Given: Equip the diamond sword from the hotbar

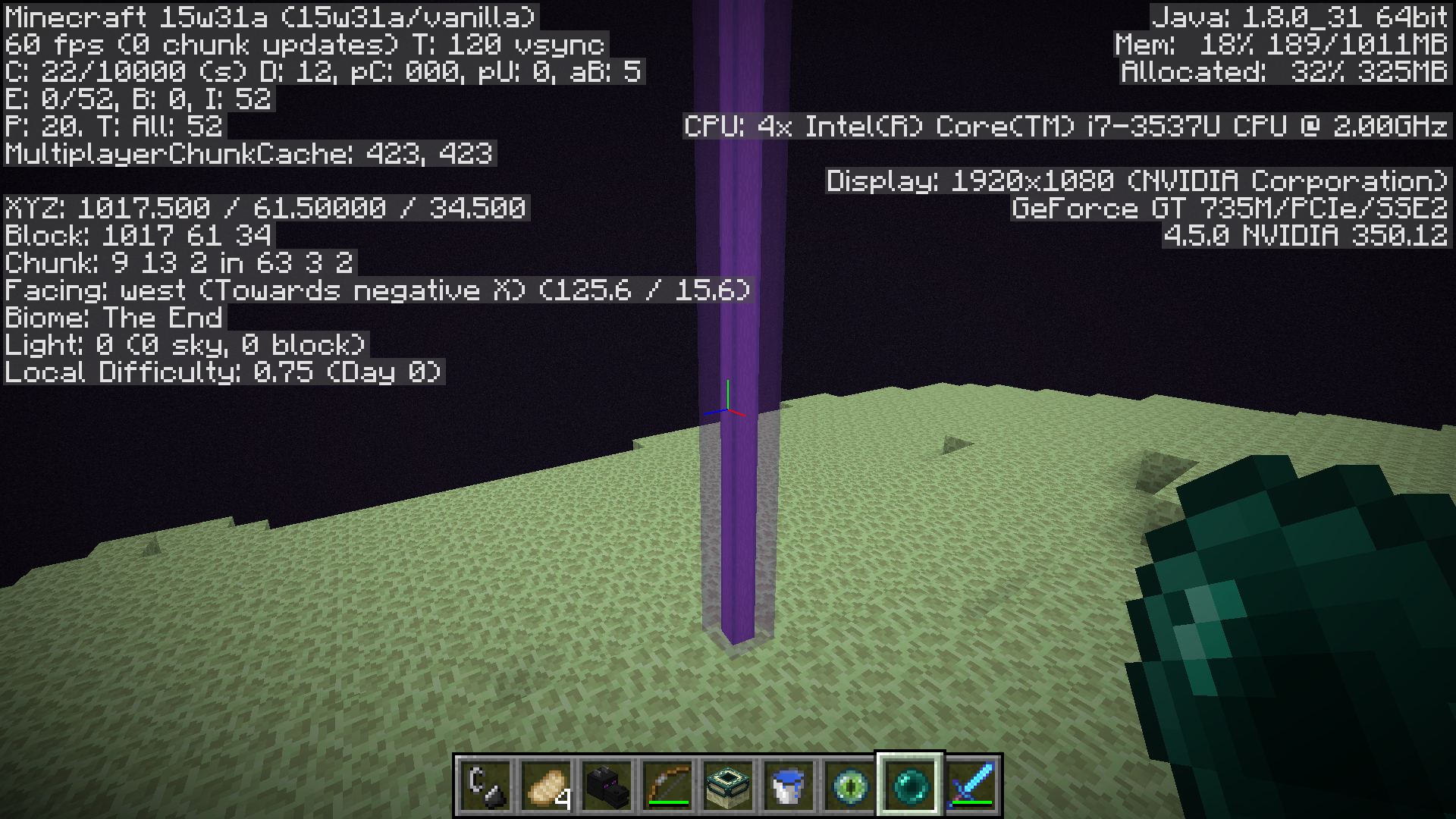Looking at the screenshot, I should (971, 786).
